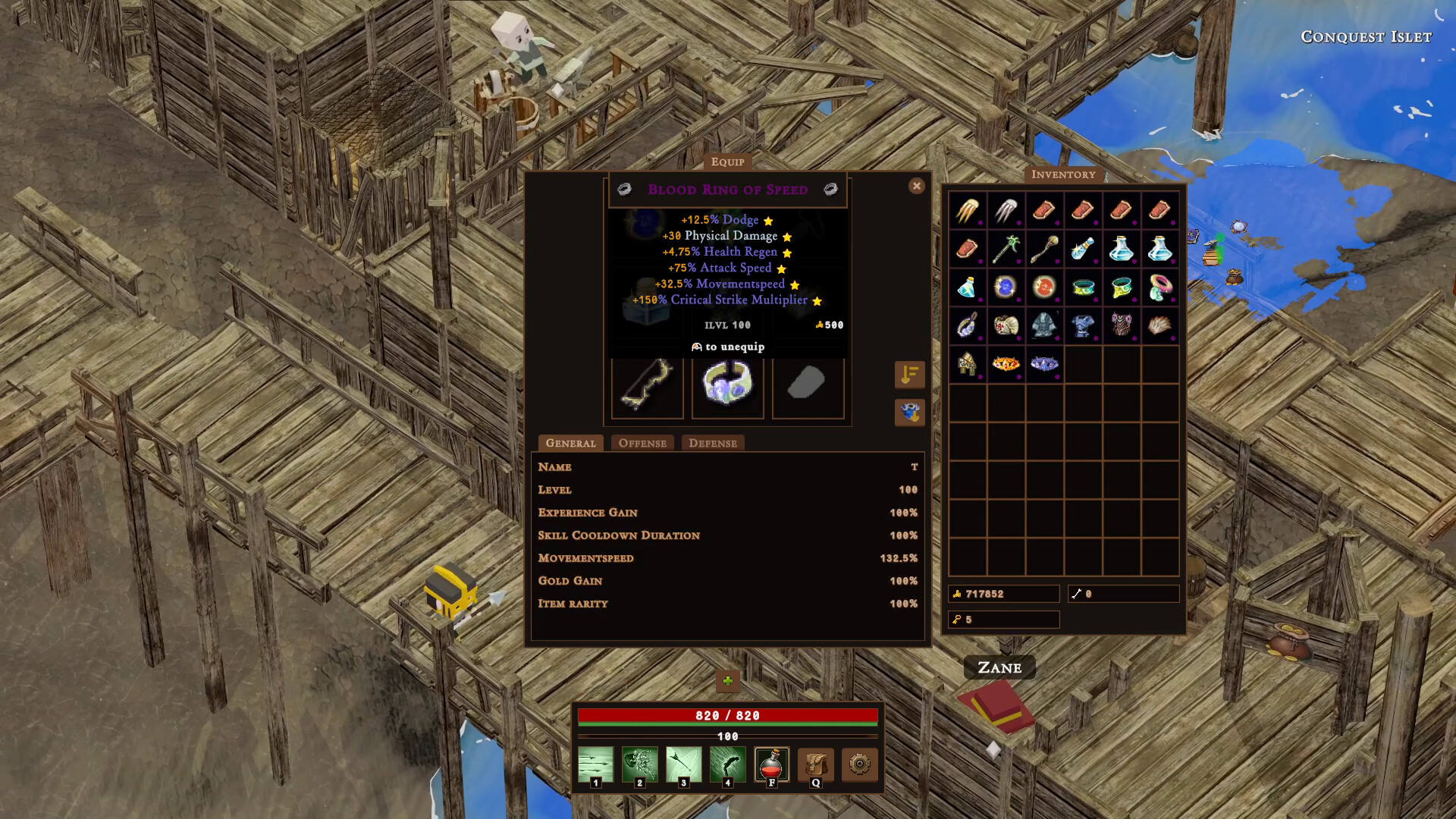
Task: Click the equipped bow slot
Action: [x=647, y=383]
